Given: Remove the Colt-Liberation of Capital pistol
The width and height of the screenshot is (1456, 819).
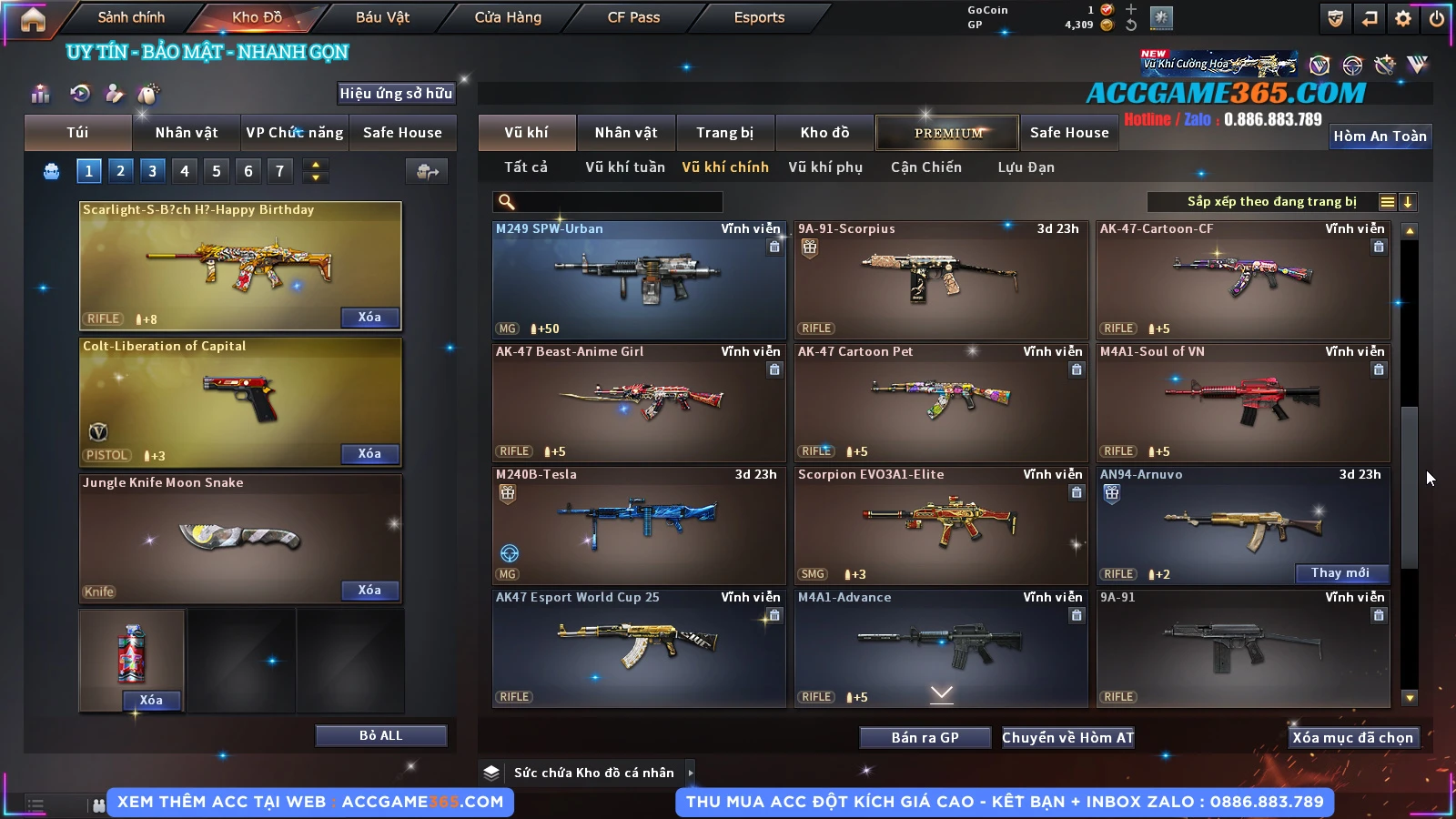Looking at the screenshot, I should [x=369, y=453].
